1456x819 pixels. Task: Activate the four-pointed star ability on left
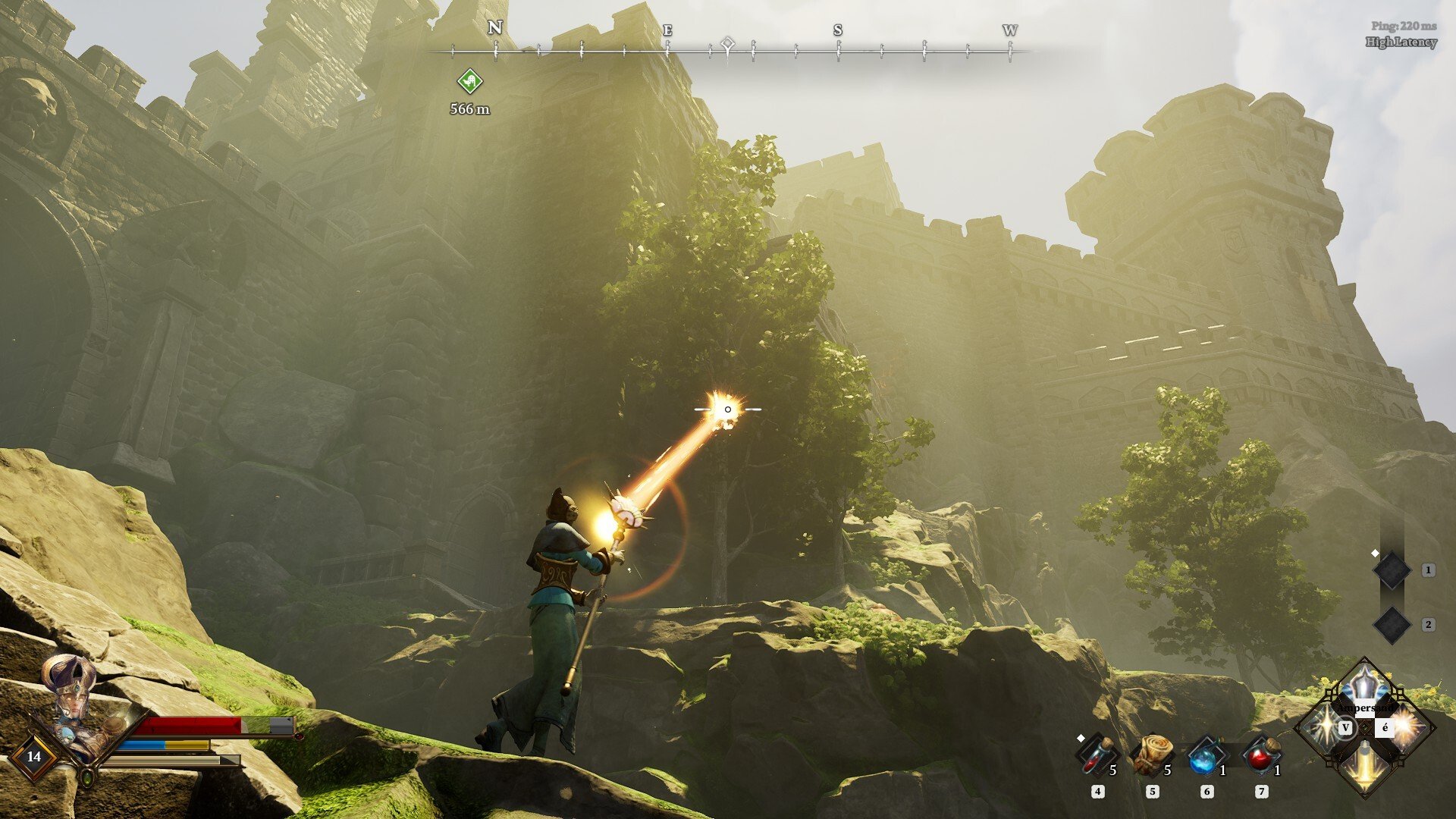coord(1323,728)
